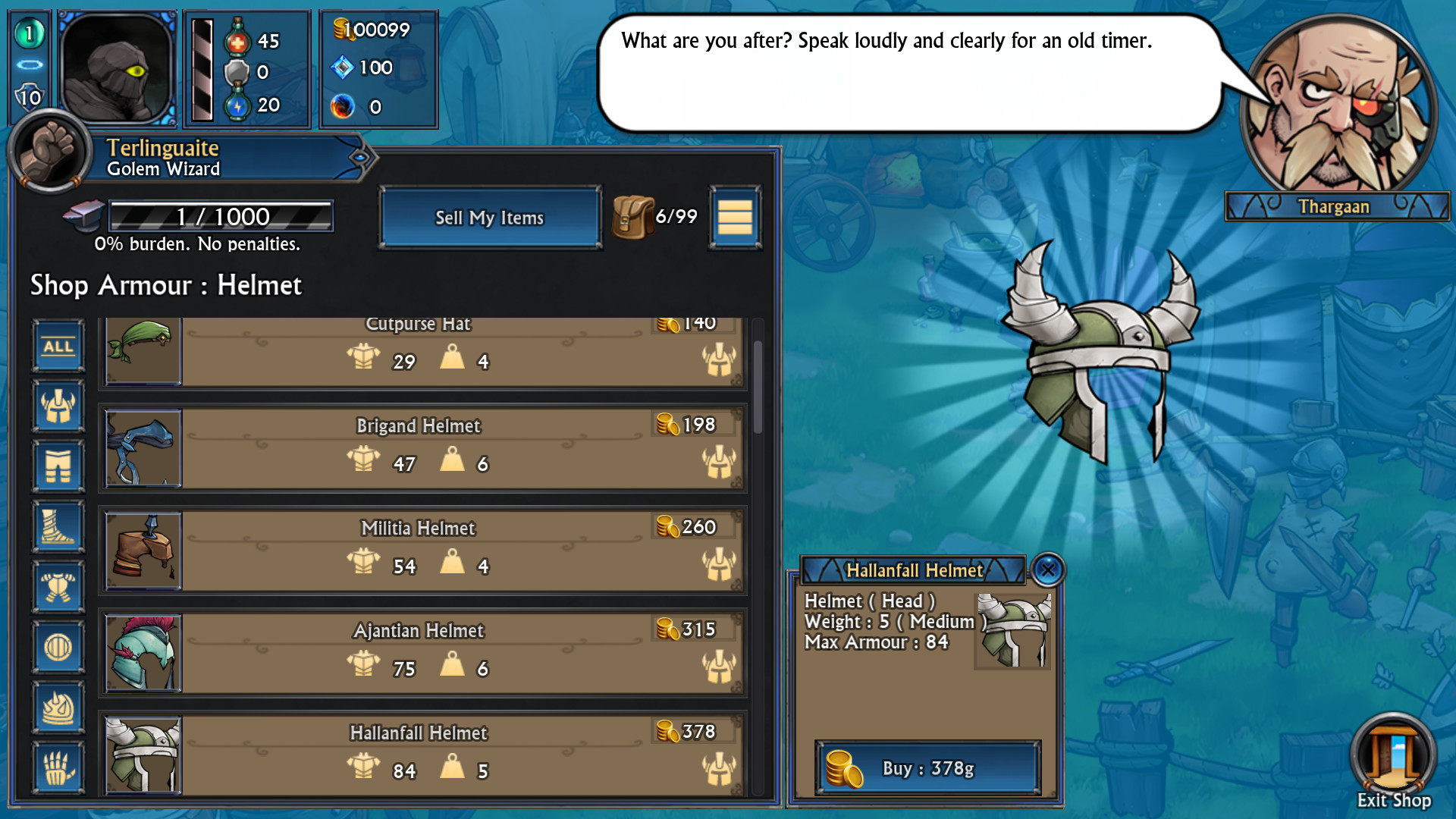Viewport: 1456px width, 819px height.
Task: Click the Golem Wizard character portrait
Action: pyautogui.click(x=118, y=68)
